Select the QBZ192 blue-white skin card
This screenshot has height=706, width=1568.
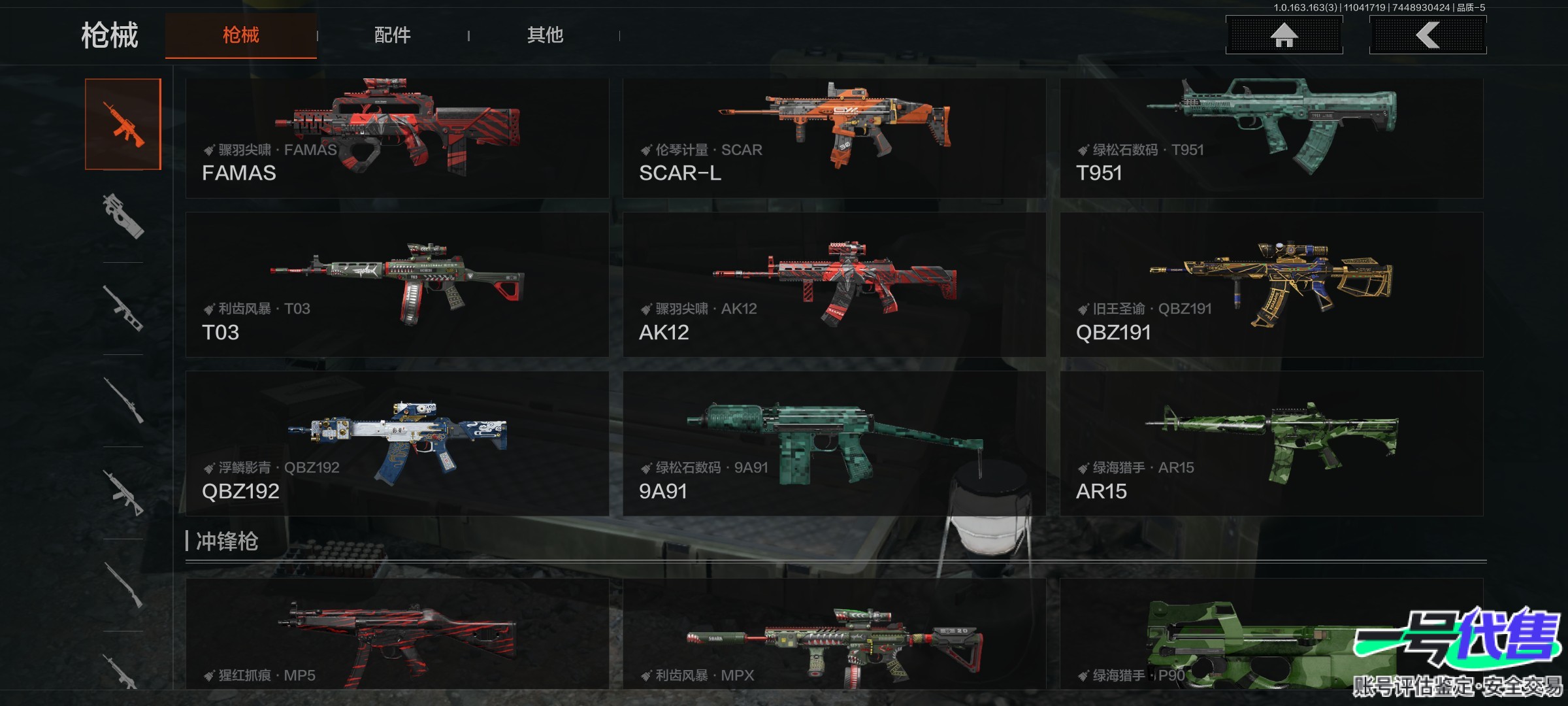397,443
